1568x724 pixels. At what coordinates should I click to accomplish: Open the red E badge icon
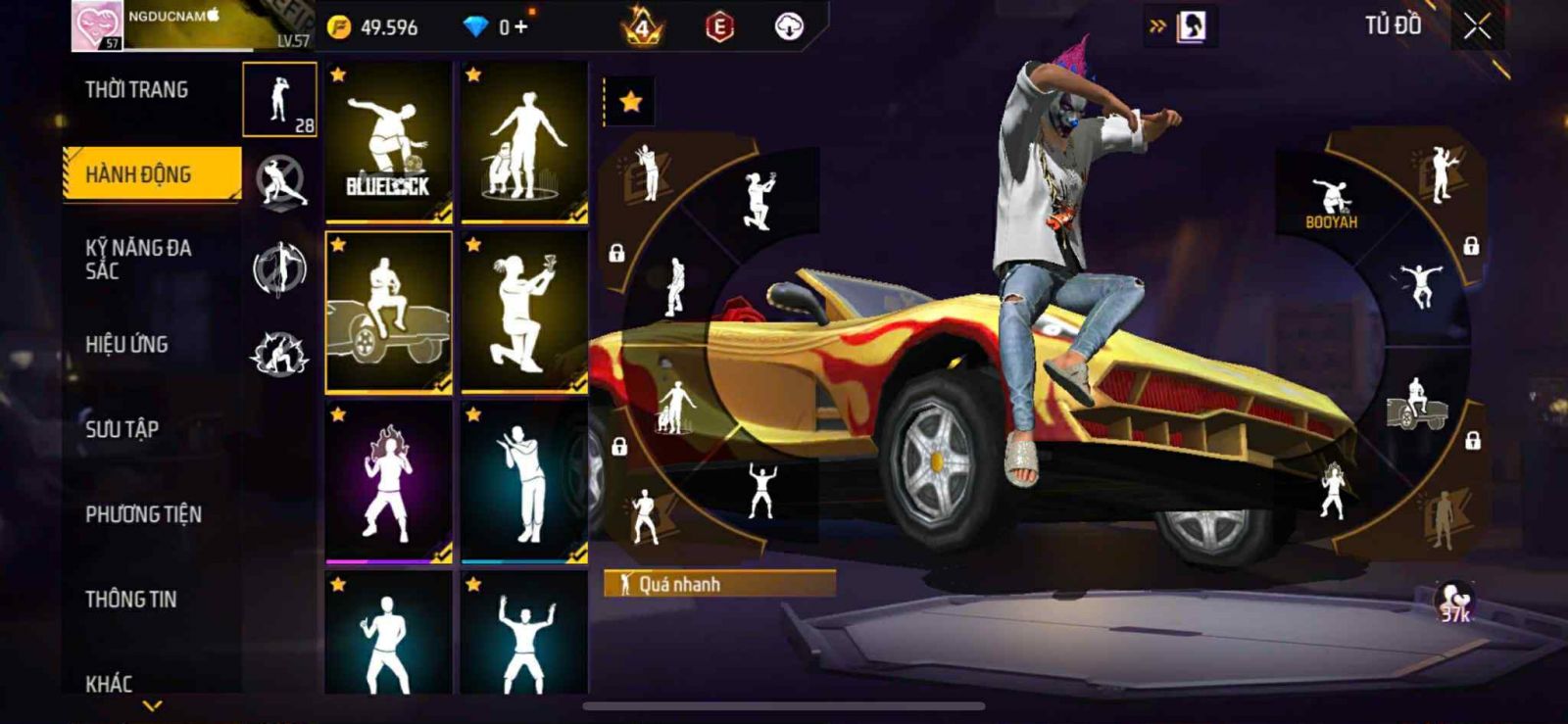pyautogui.click(x=719, y=27)
